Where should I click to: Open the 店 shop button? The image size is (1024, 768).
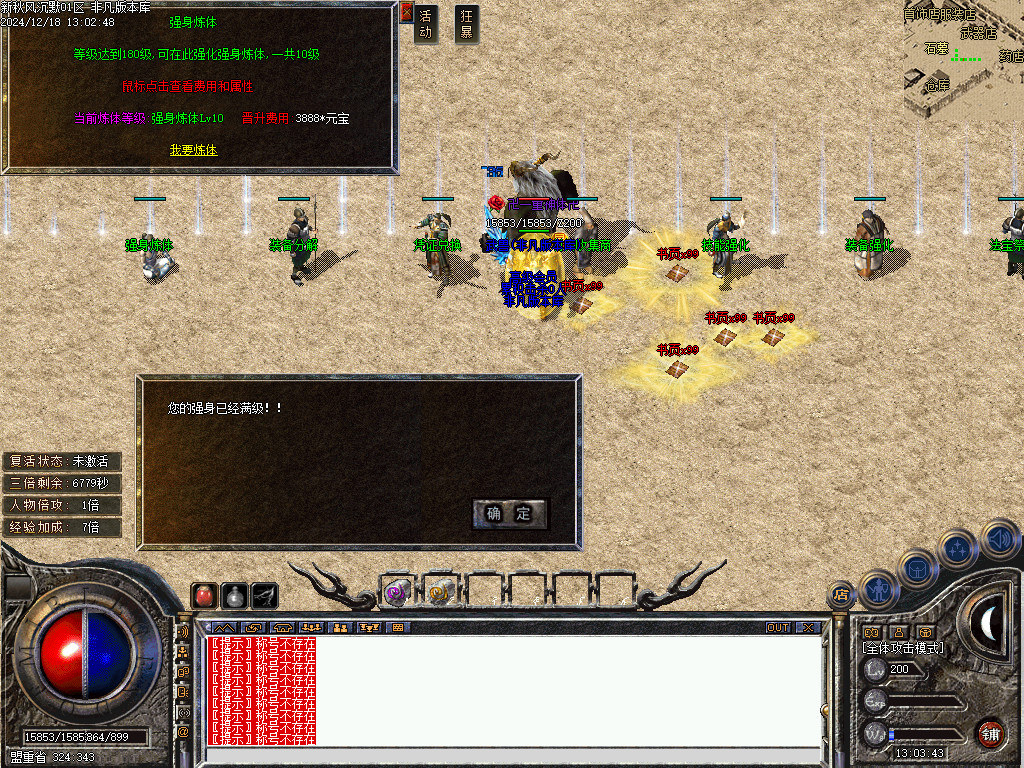tap(841, 595)
